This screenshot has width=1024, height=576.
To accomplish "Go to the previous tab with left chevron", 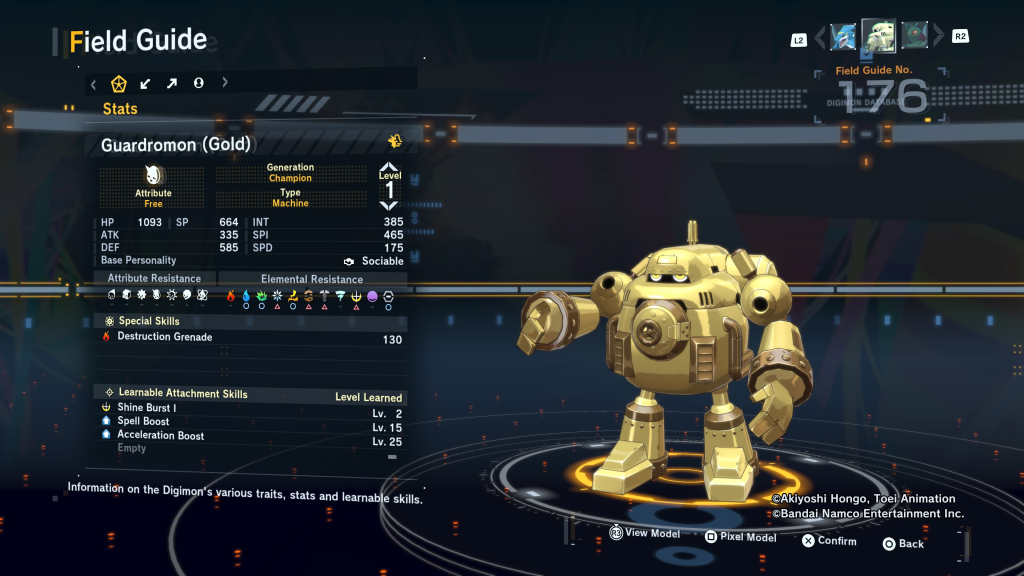I will pyautogui.click(x=94, y=83).
